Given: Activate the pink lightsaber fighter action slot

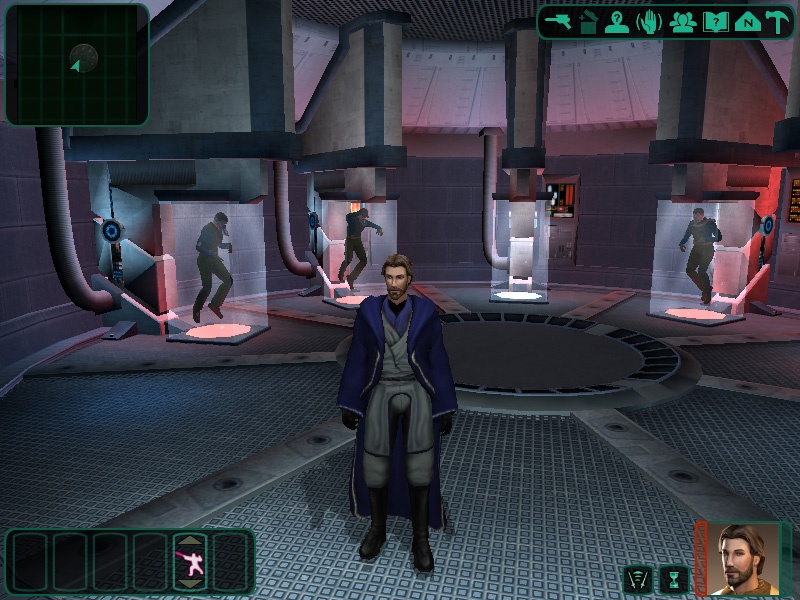Looking at the screenshot, I should 189,563.
